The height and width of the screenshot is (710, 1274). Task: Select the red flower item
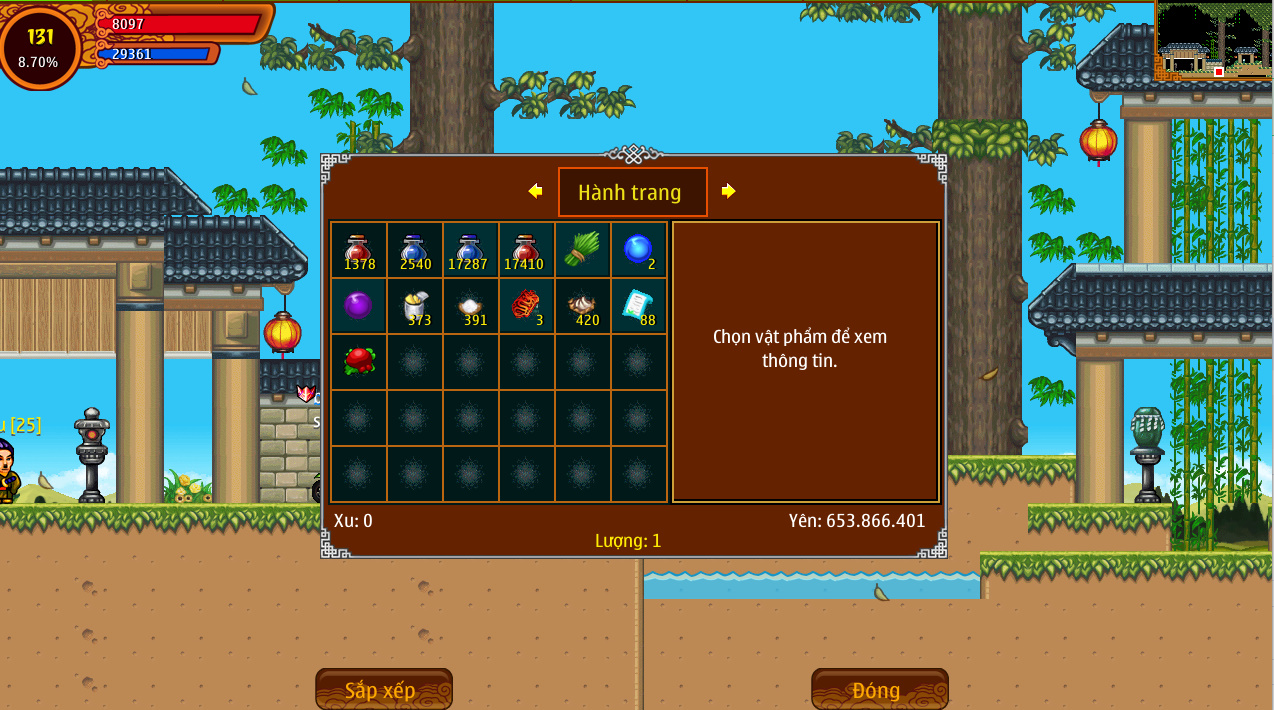[x=359, y=362]
